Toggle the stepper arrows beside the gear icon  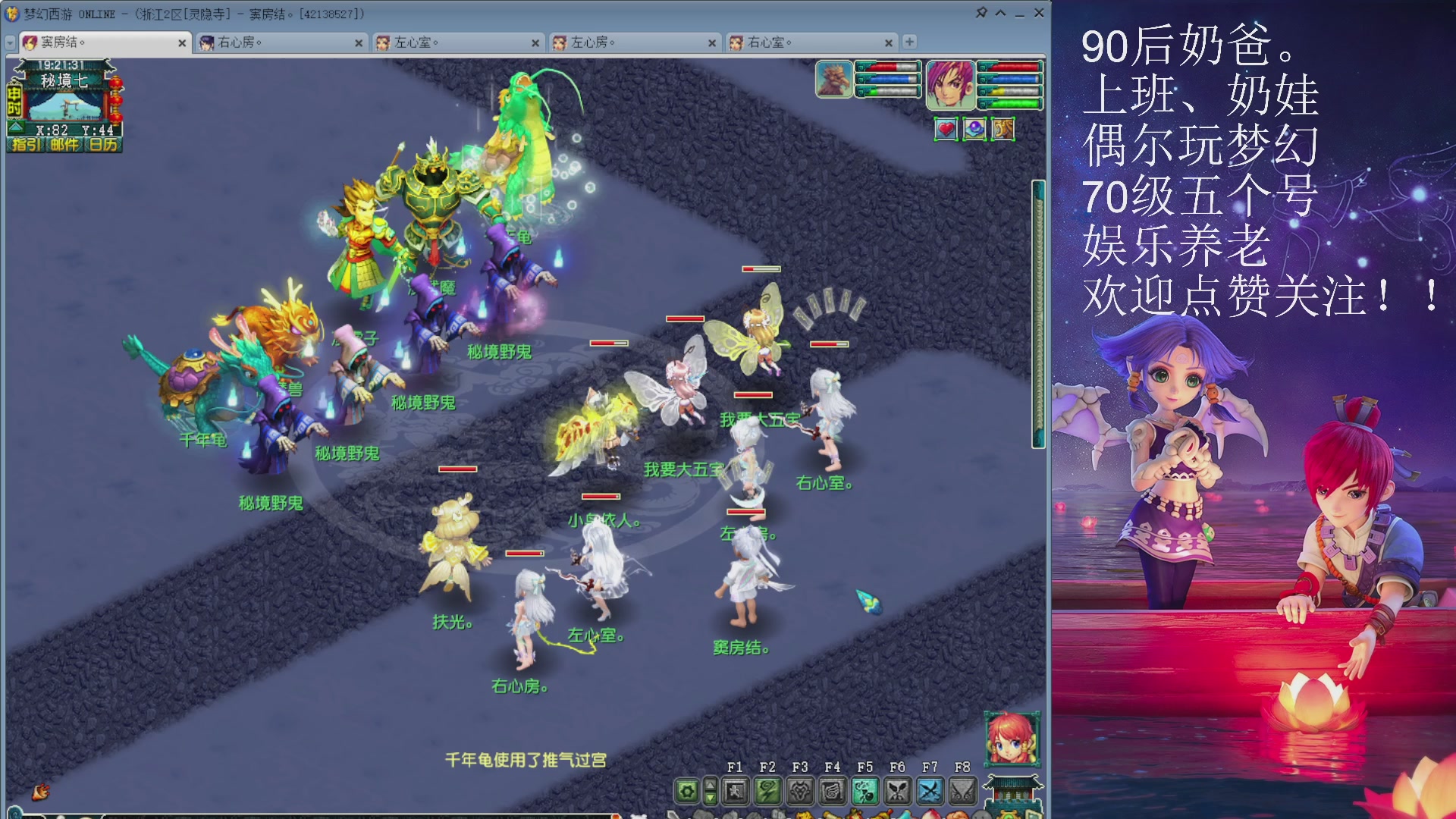(709, 791)
